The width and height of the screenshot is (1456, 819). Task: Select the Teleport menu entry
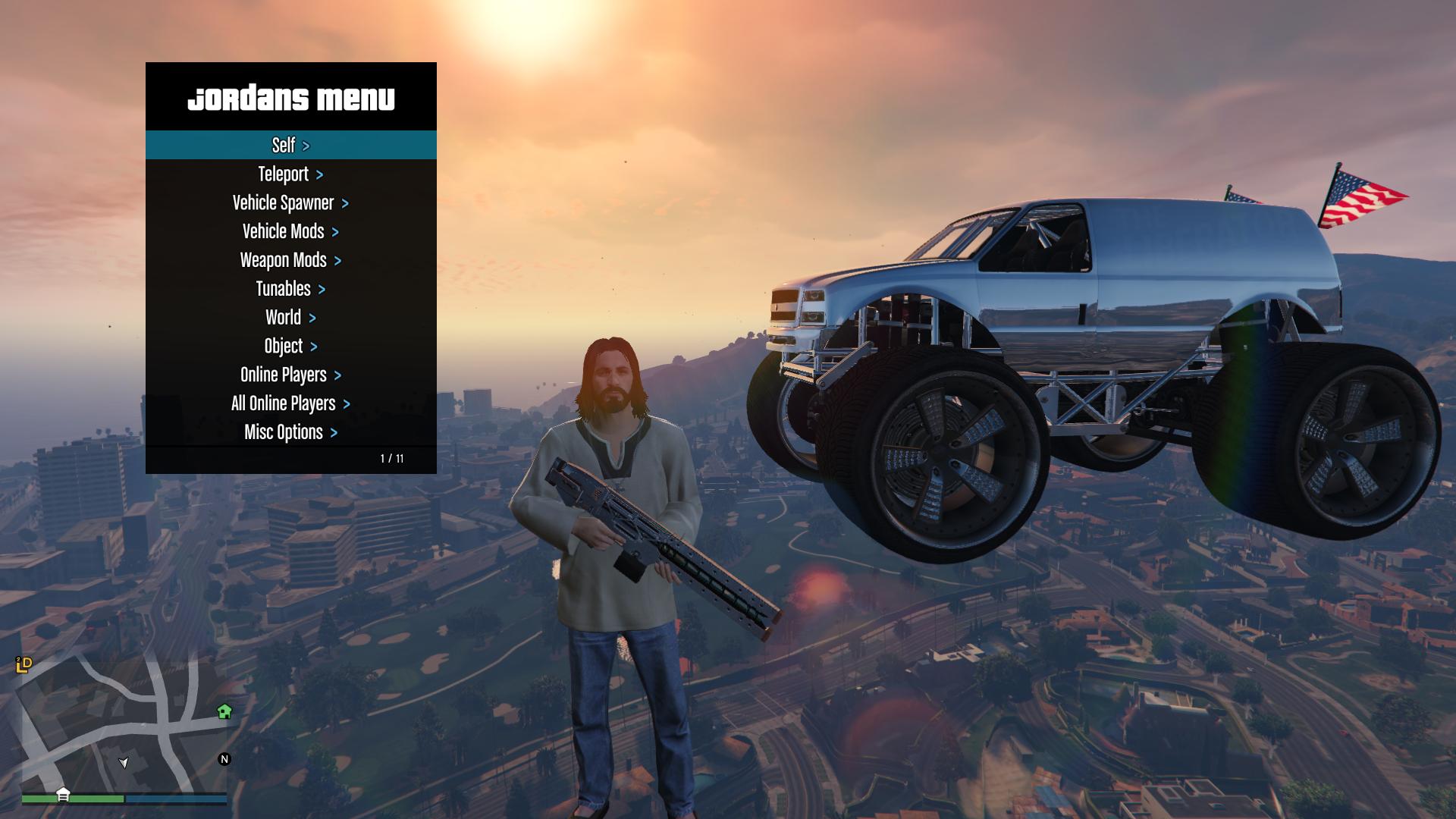[x=290, y=174]
